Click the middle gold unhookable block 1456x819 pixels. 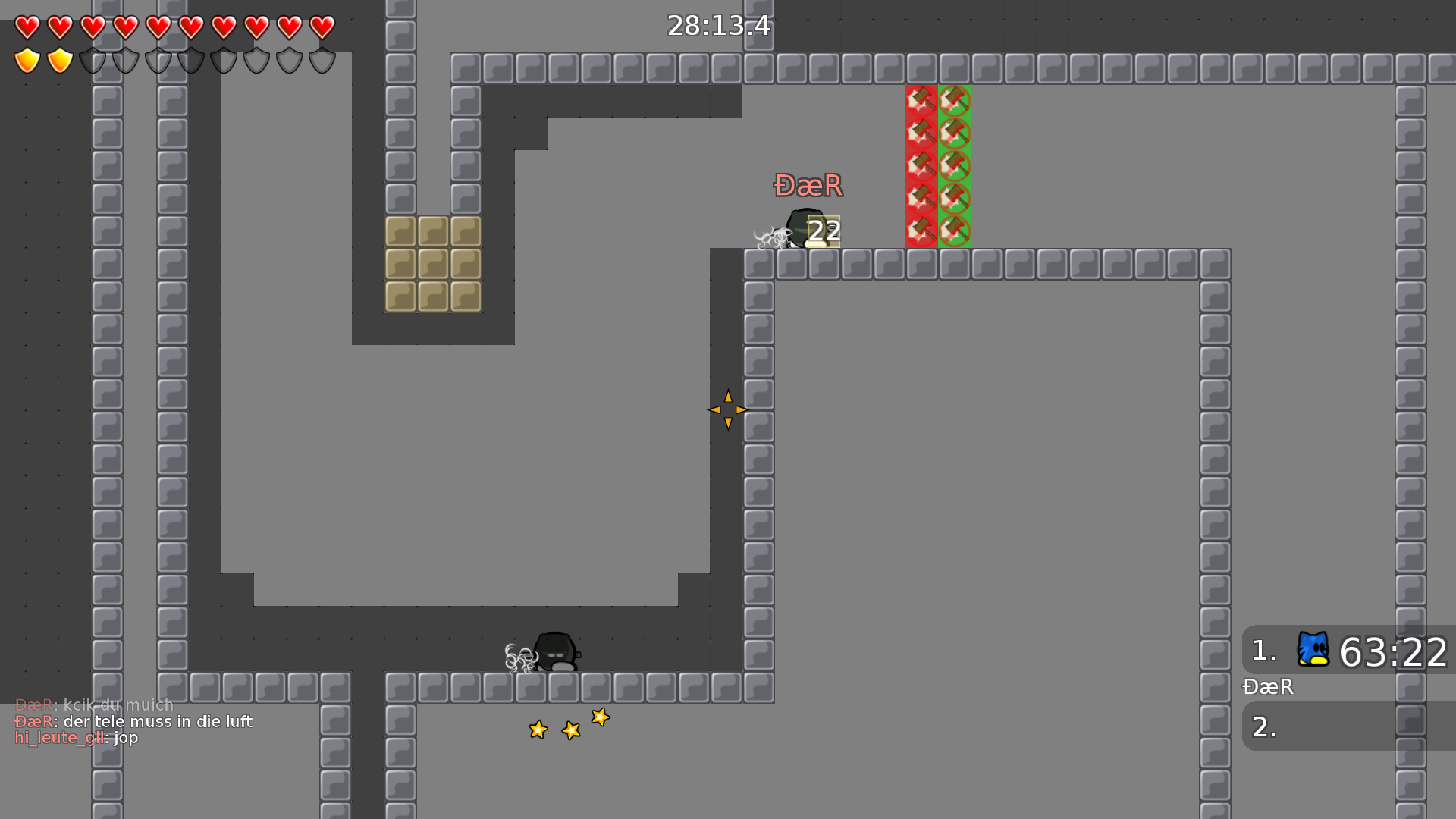pos(434,265)
